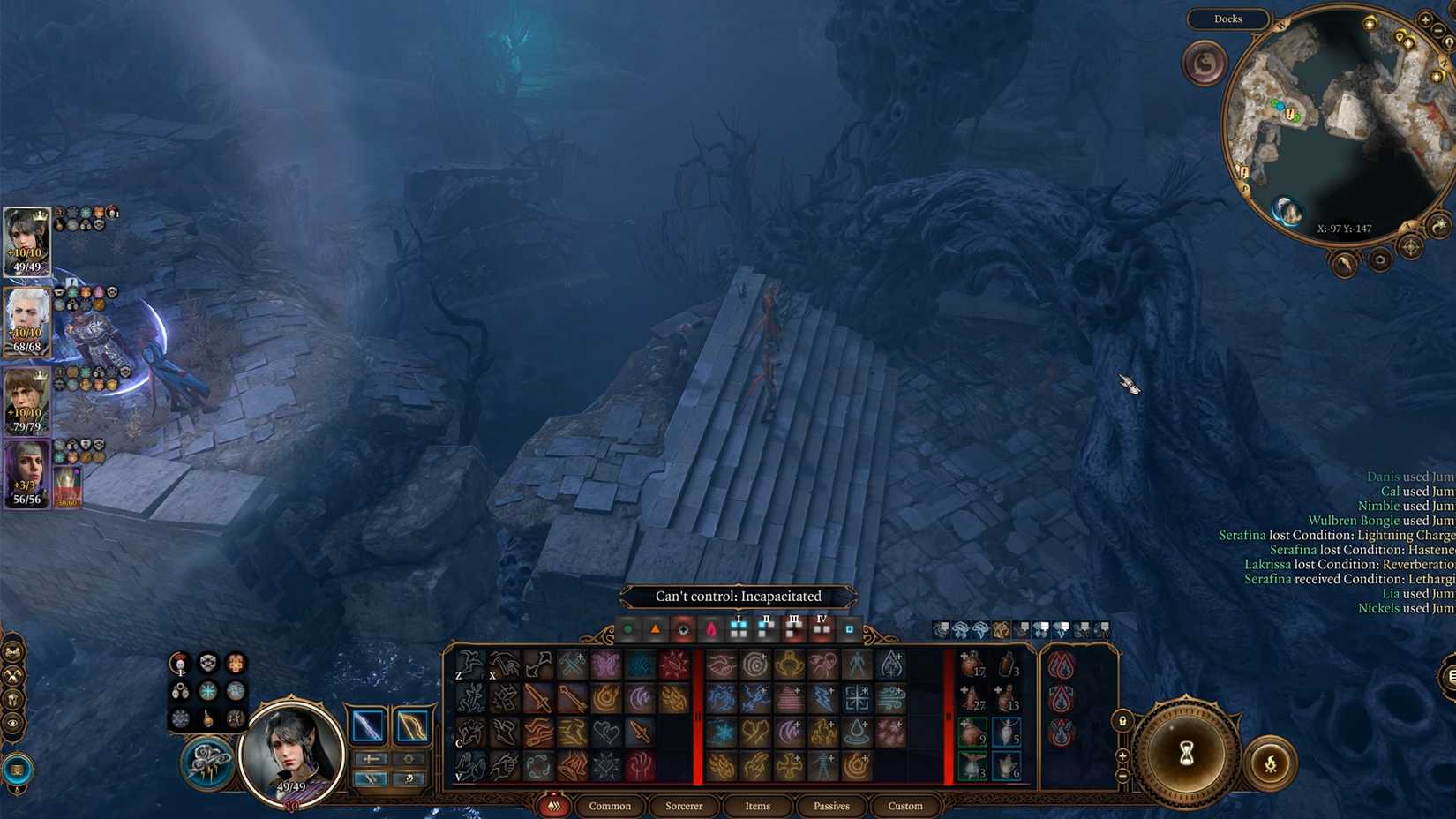The height and width of the screenshot is (819, 1456).
Task: Click the main-hand melee weapon slot
Action: (x=366, y=725)
